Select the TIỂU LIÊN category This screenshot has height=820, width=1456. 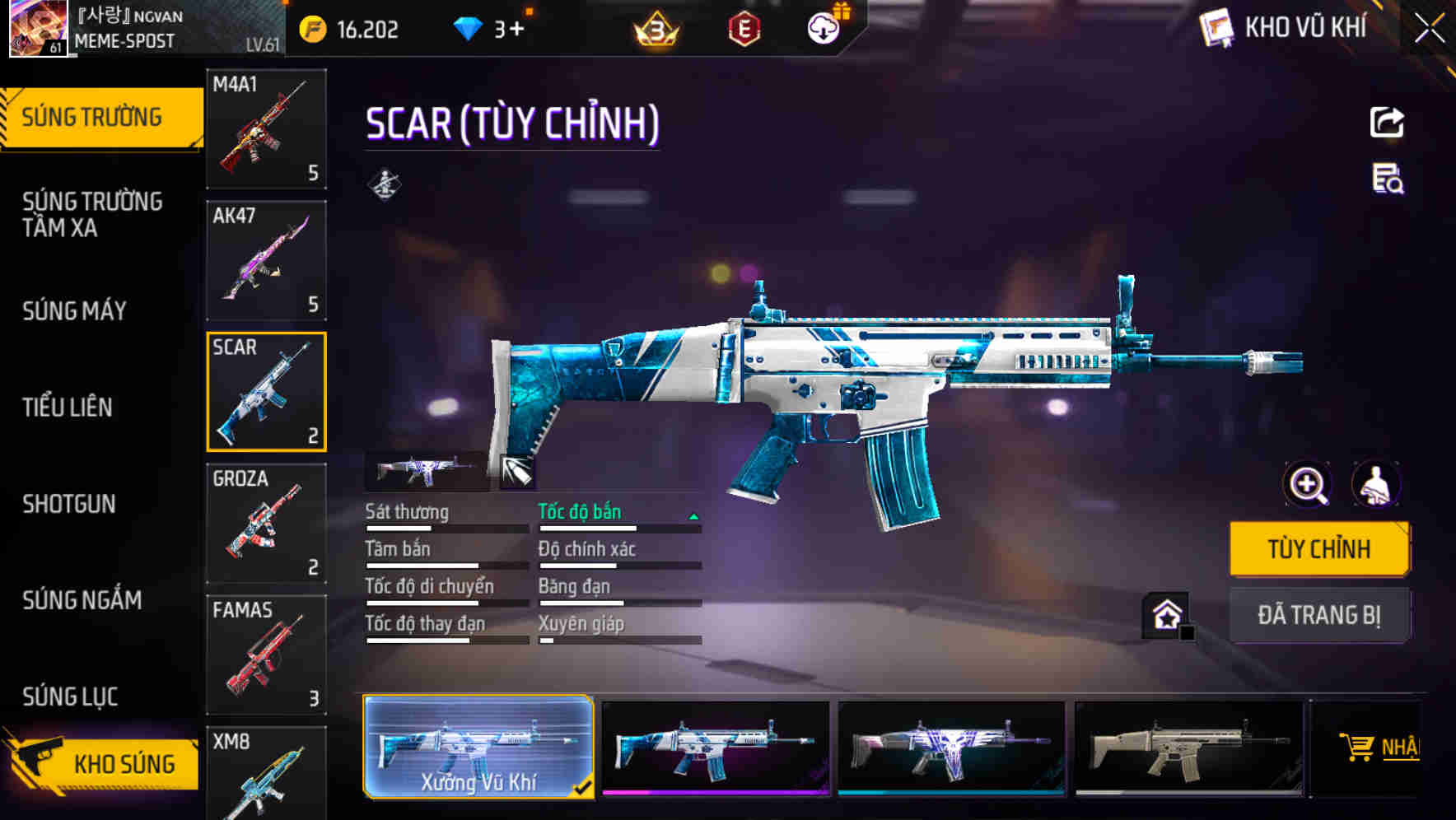tap(69, 407)
